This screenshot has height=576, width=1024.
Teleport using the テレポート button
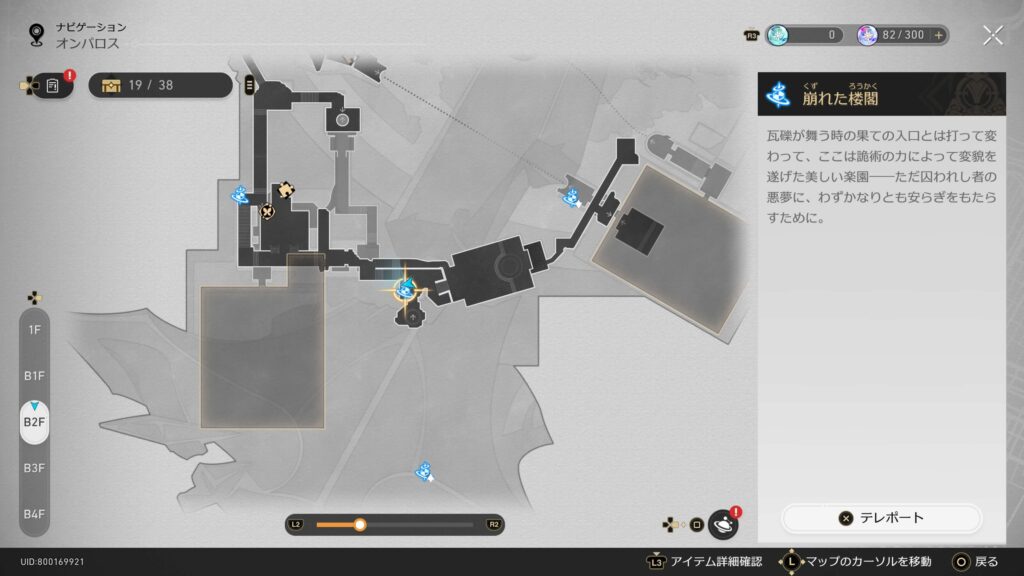pos(881,518)
